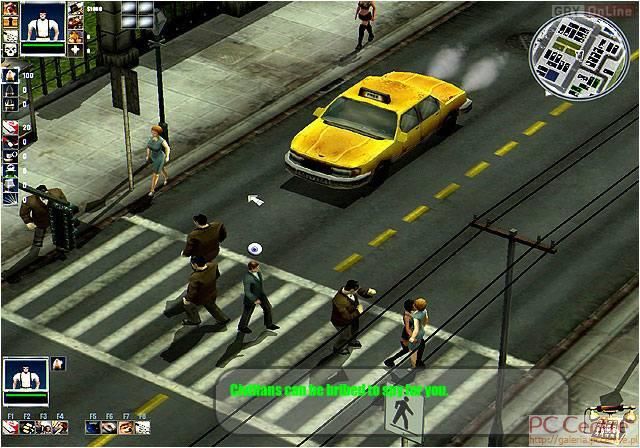
Task: Select the weapon slot showing 20
Action: pyautogui.click(x=9, y=127)
